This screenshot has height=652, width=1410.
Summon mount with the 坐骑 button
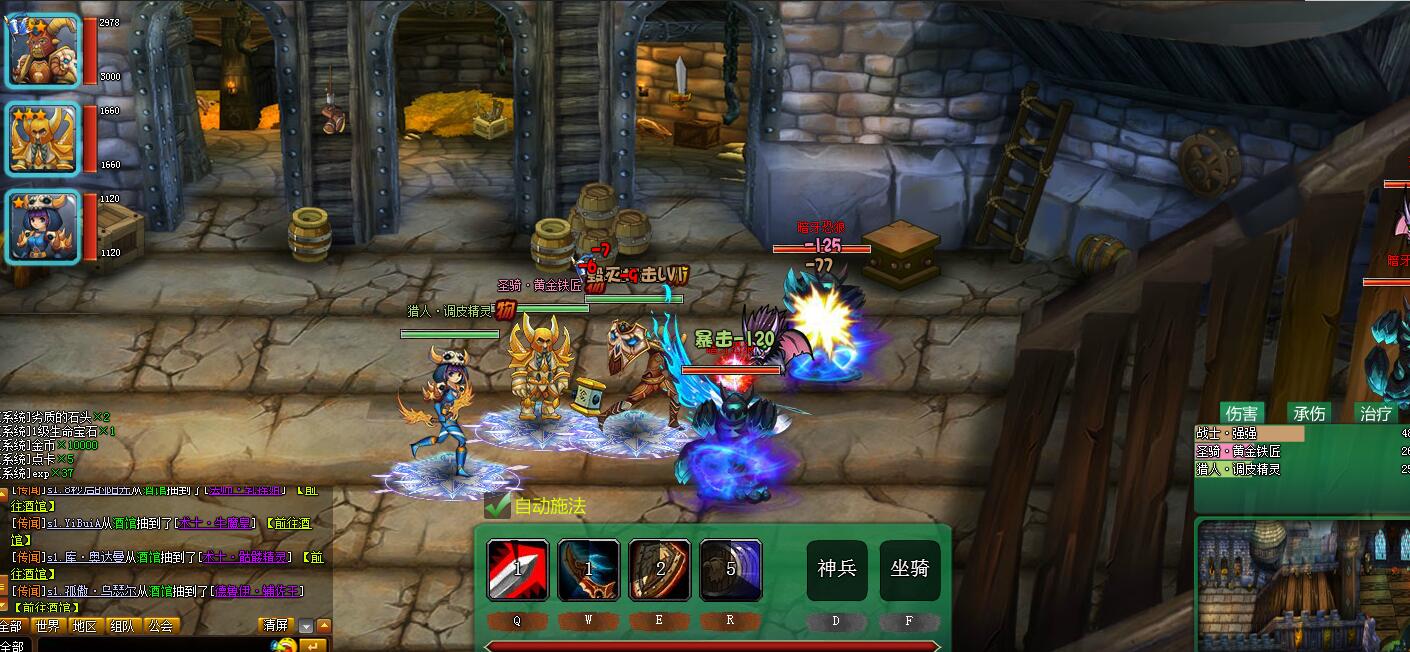pyautogui.click(x=910, y=570)
